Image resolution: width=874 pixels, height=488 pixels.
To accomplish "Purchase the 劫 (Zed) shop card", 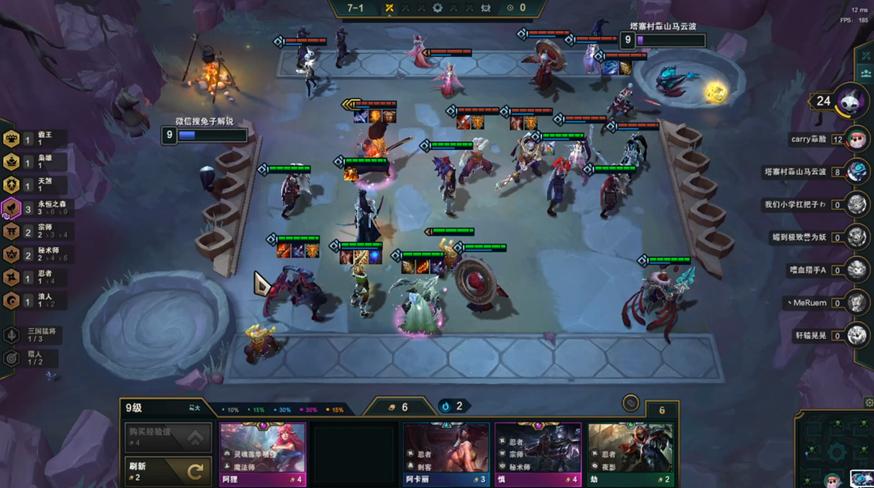I will (x=629, y=452).
